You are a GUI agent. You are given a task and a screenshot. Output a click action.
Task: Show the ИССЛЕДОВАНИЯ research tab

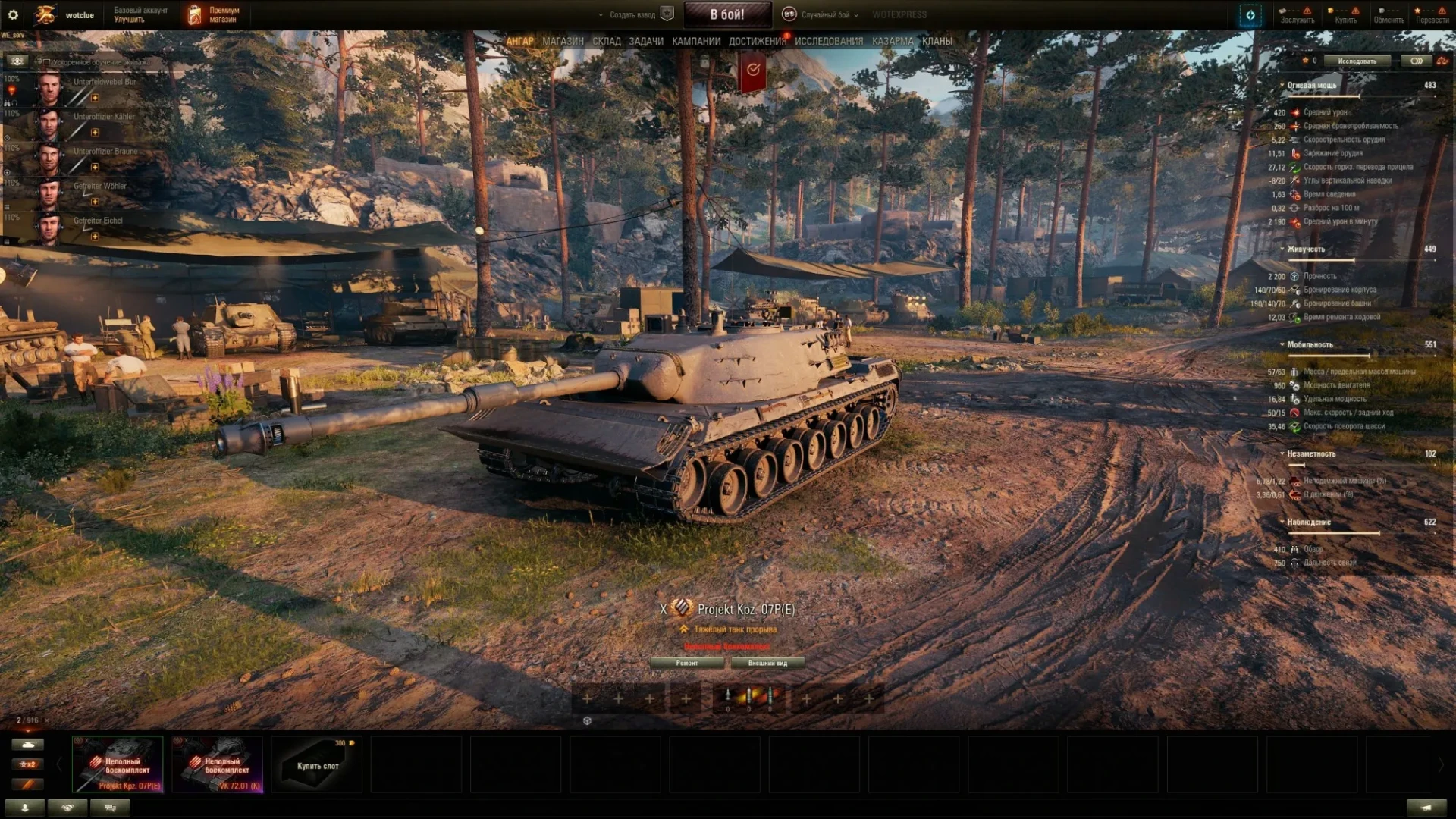828,41
